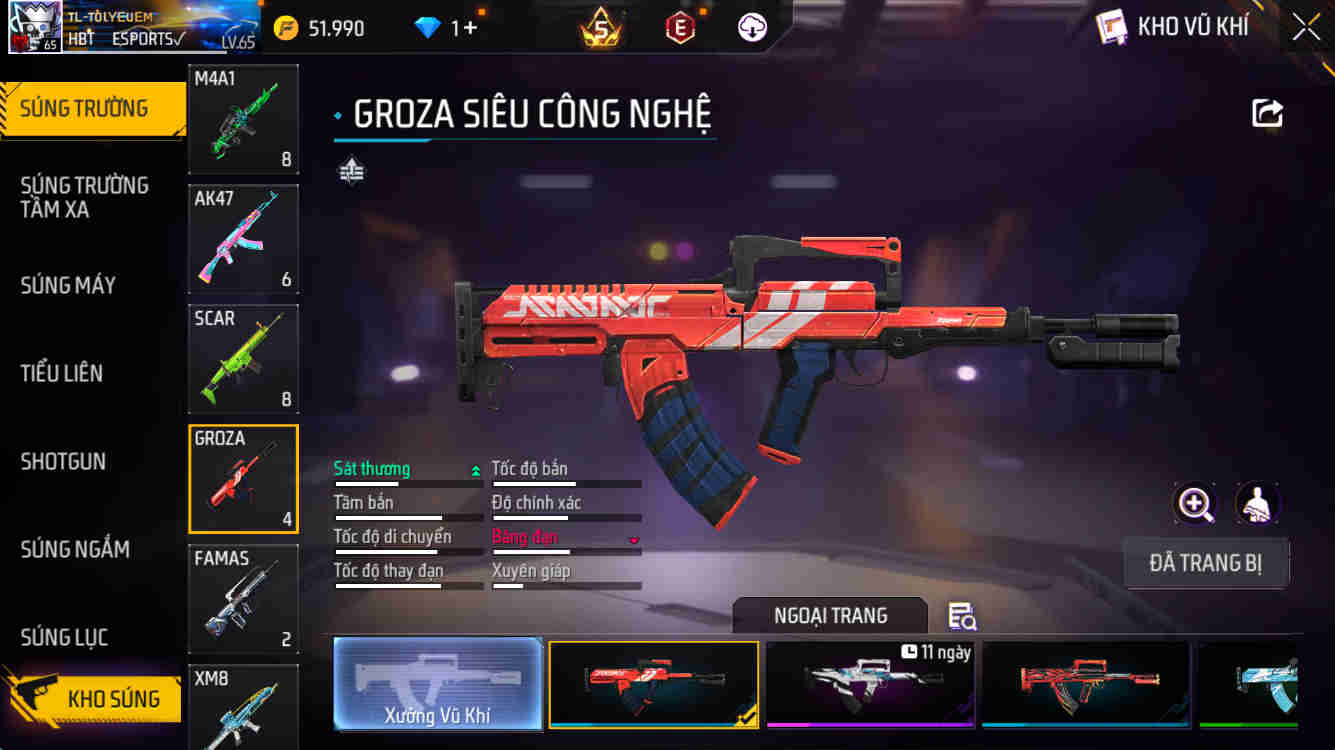Click the Đã Trang Bị equip button
Viewport: 1335px width, 750px height.
coord(1205,563)
